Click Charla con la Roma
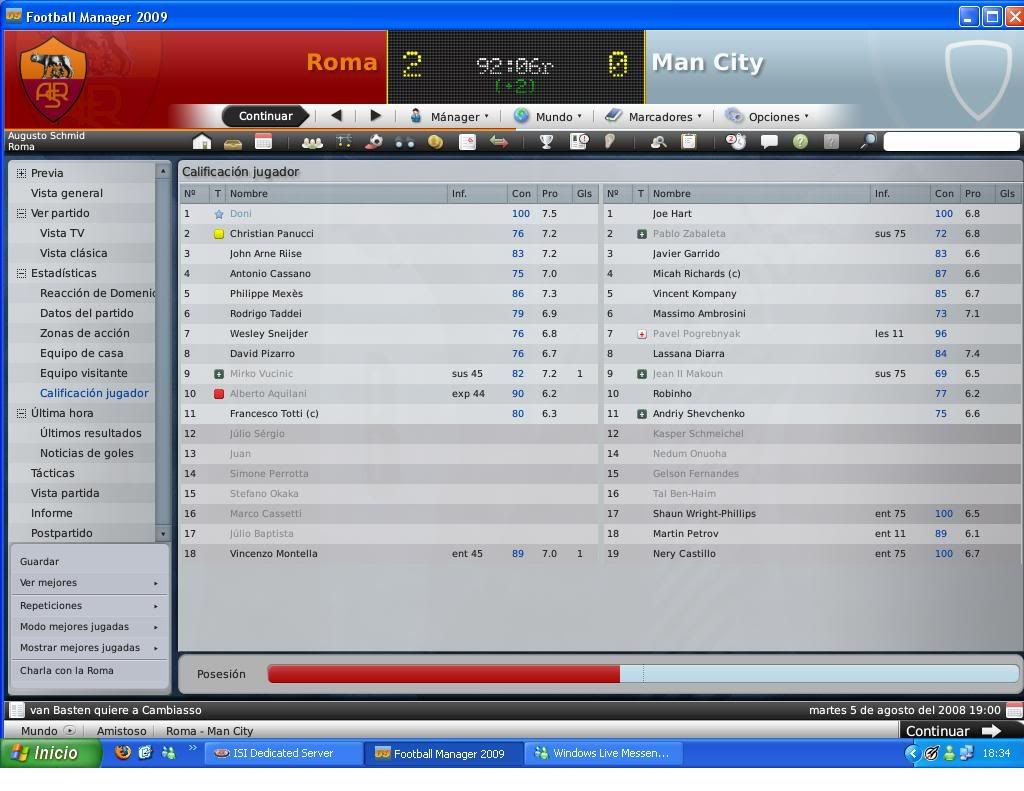This screenshot has height=791, width=1024. click(67, 671)
